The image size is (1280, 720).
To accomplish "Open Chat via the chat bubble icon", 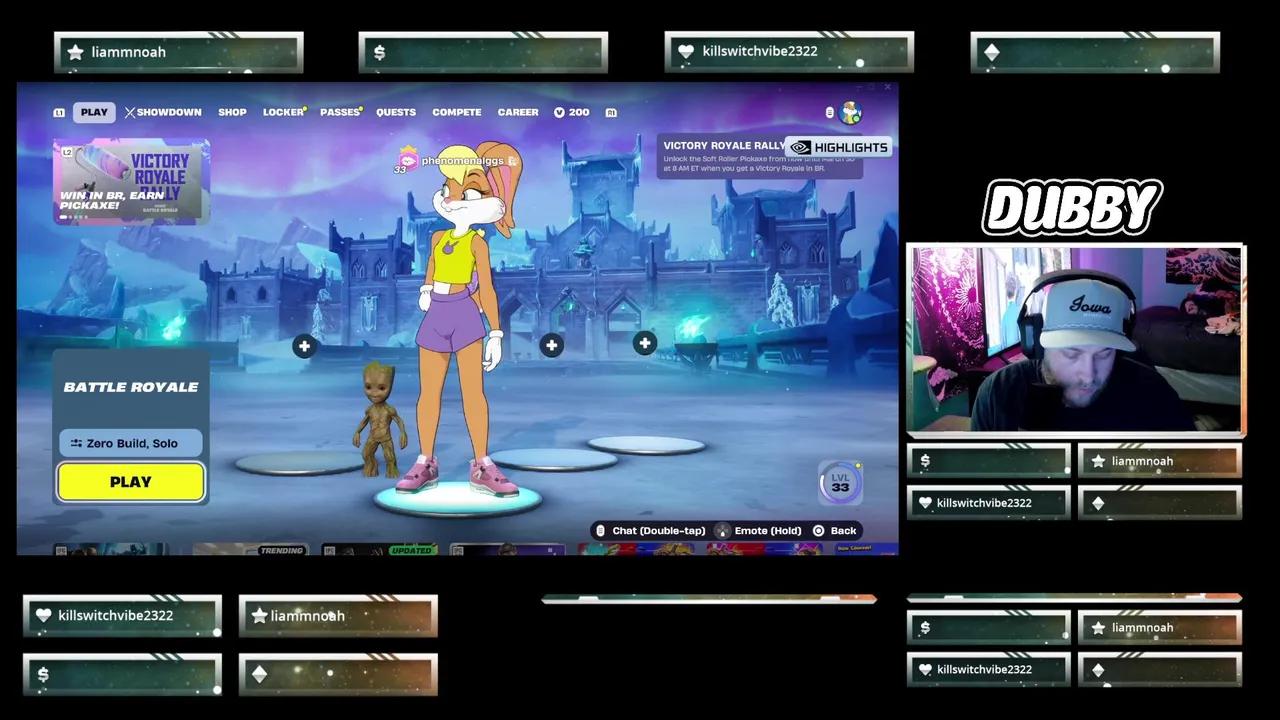I will pos(600,530).
